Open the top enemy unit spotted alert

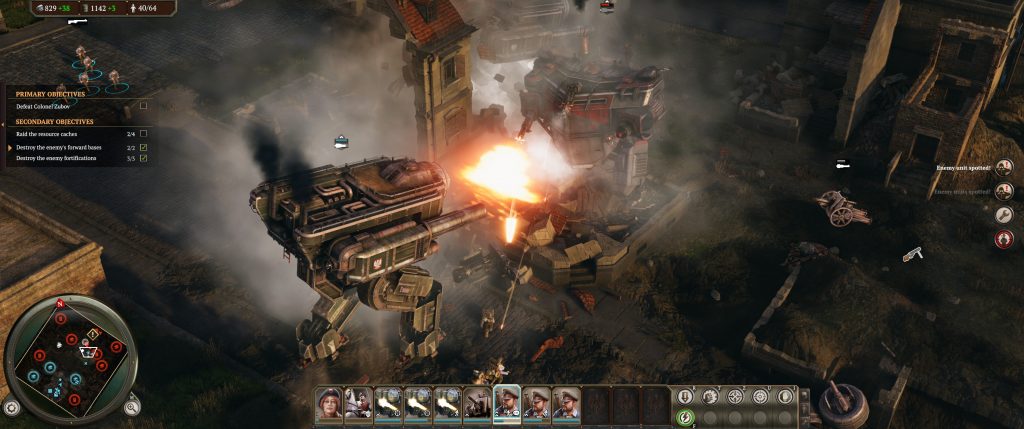point(1004,167)
